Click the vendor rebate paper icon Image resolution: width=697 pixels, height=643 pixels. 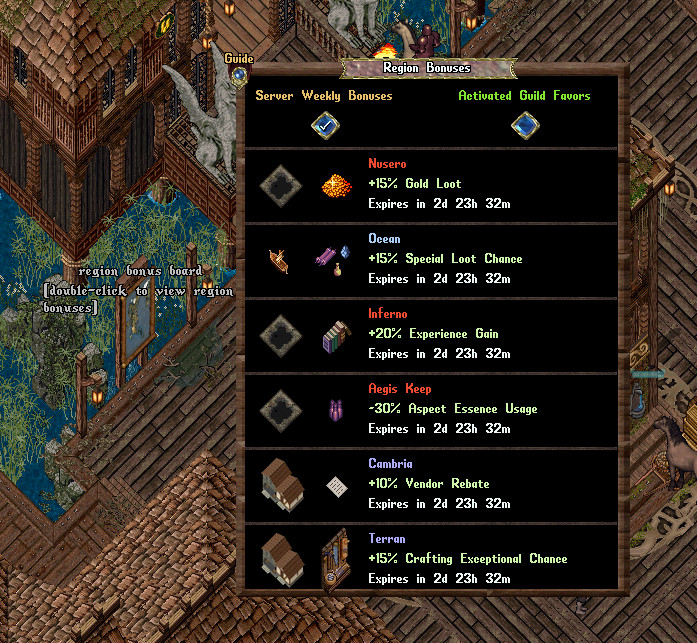(335, 485)
